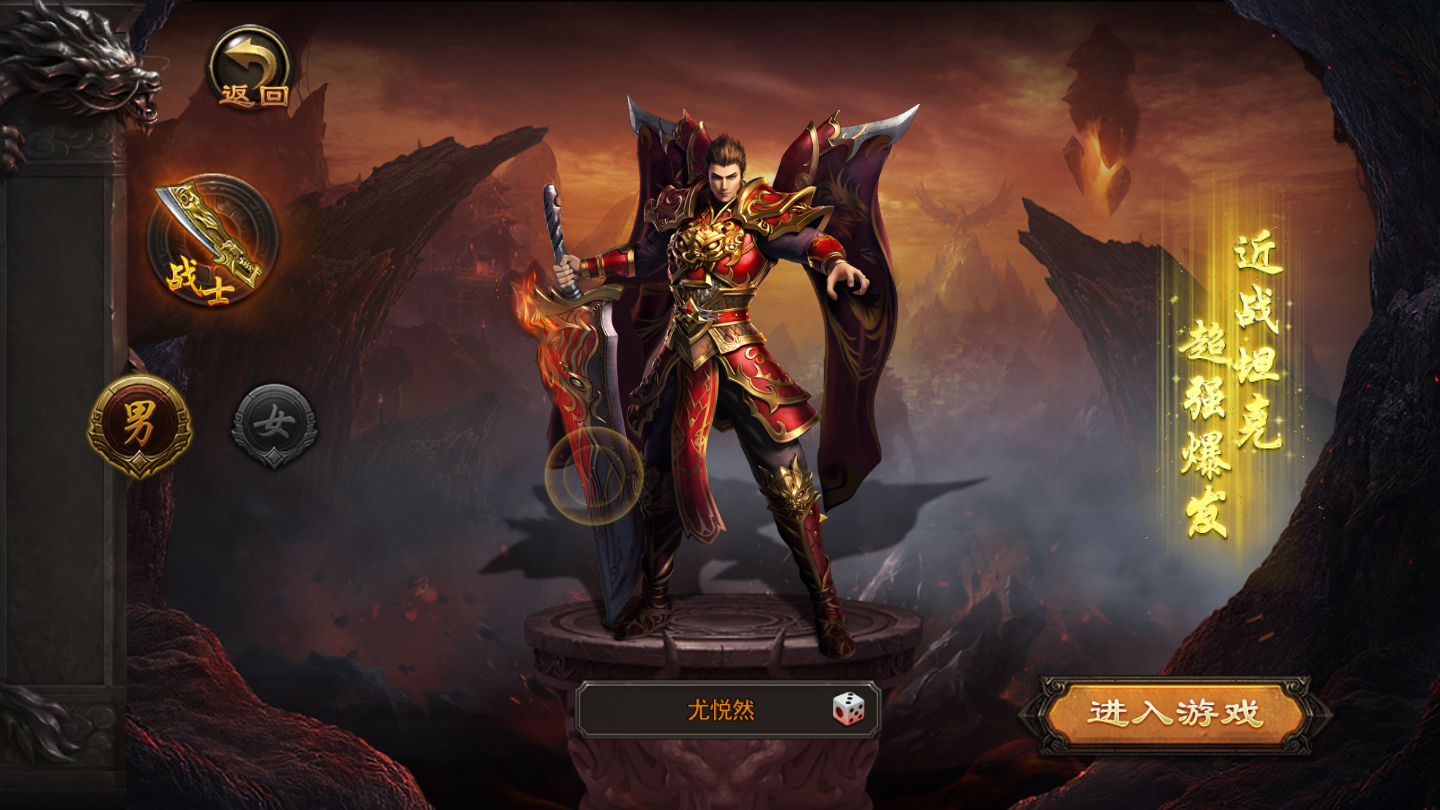Click the character name field 尤悦然
The height and width of the screenshot is (810, 1440).
[720, 710]
